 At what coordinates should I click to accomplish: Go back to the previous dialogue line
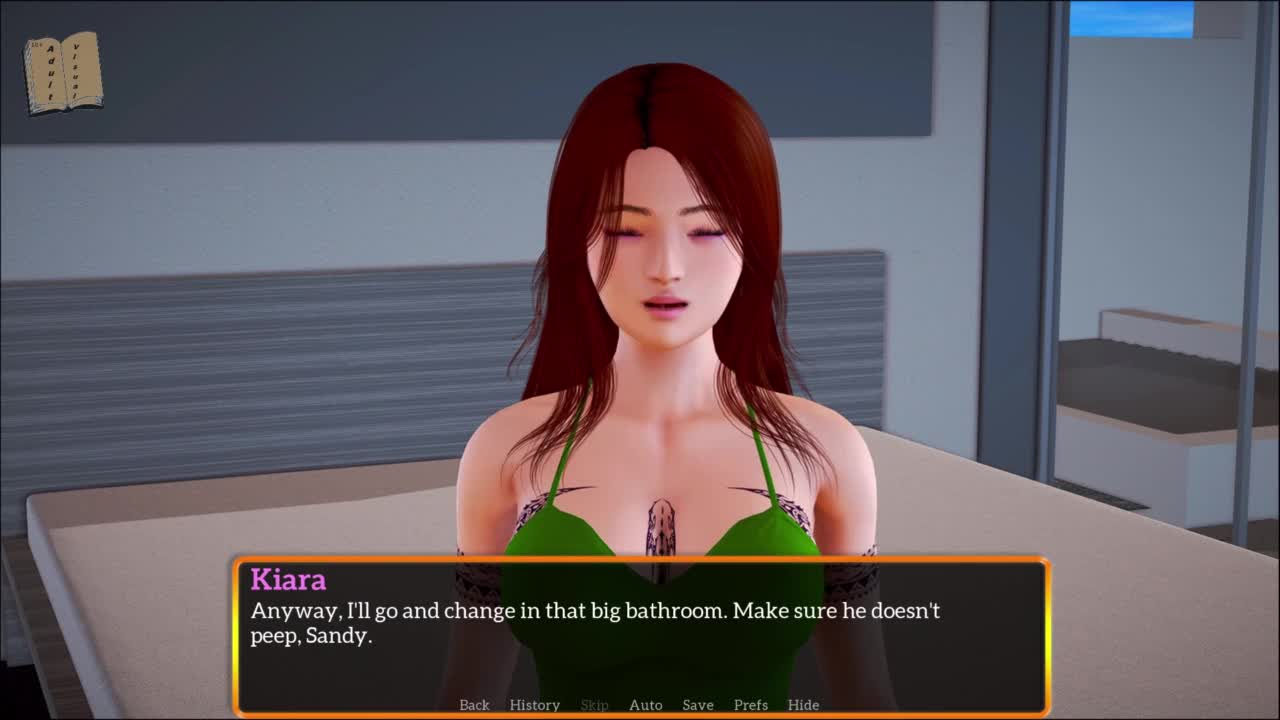[474, 705]
